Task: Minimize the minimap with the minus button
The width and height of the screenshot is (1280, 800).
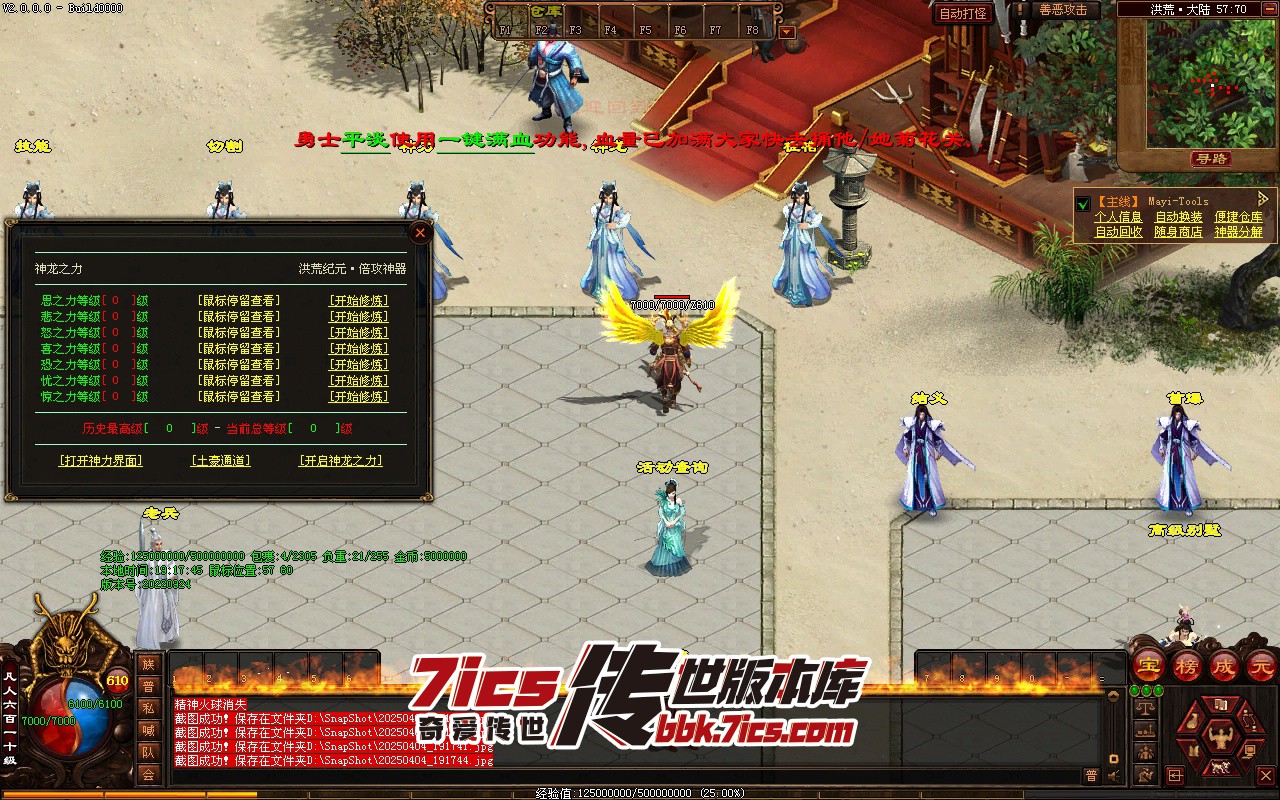Action: click(x=1271, y=9)
